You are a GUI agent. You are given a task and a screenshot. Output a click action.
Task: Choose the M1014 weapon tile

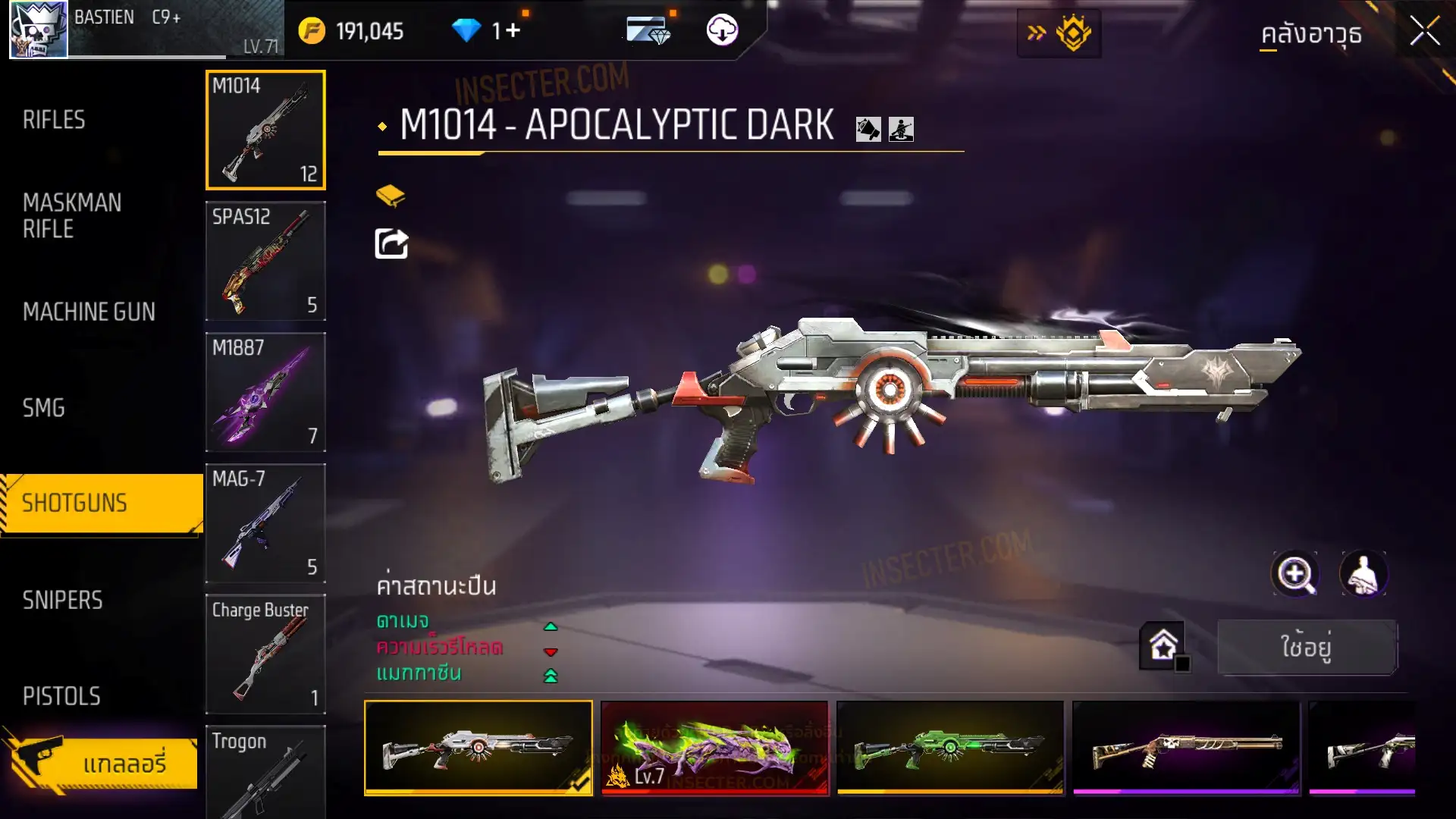[x=265, y=130]
